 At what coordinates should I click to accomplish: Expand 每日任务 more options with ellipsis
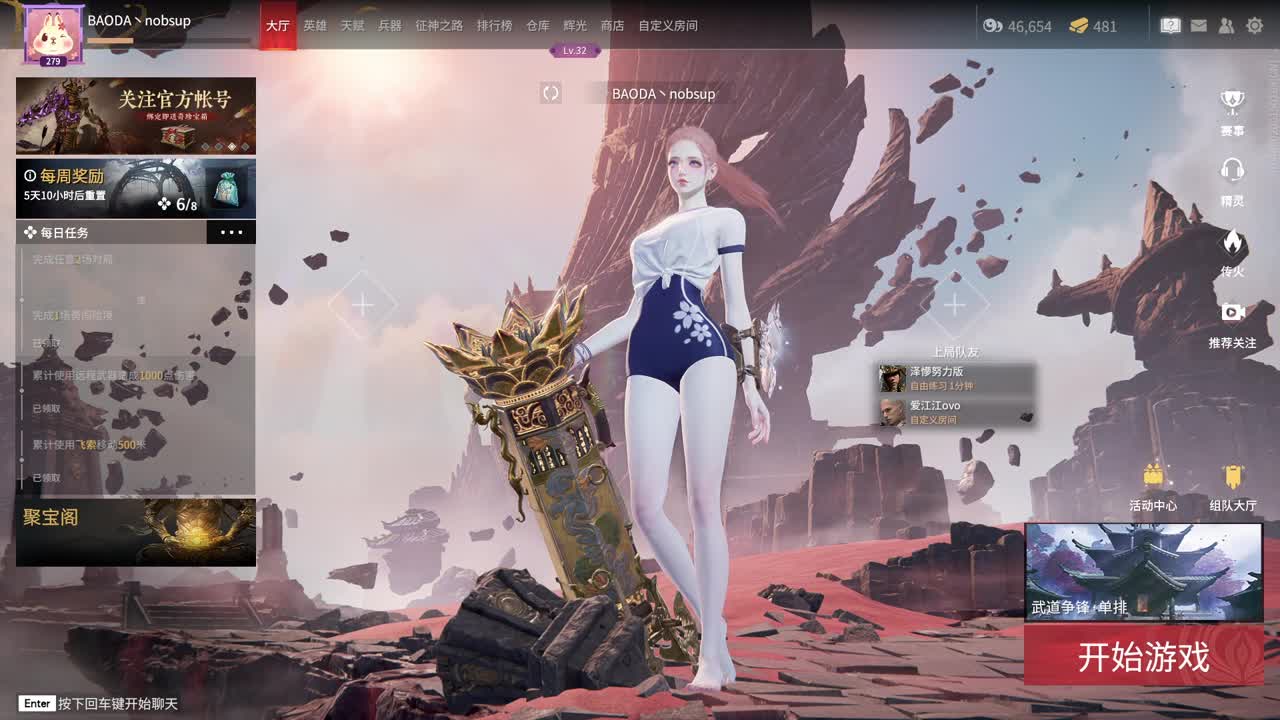[232, 231]
